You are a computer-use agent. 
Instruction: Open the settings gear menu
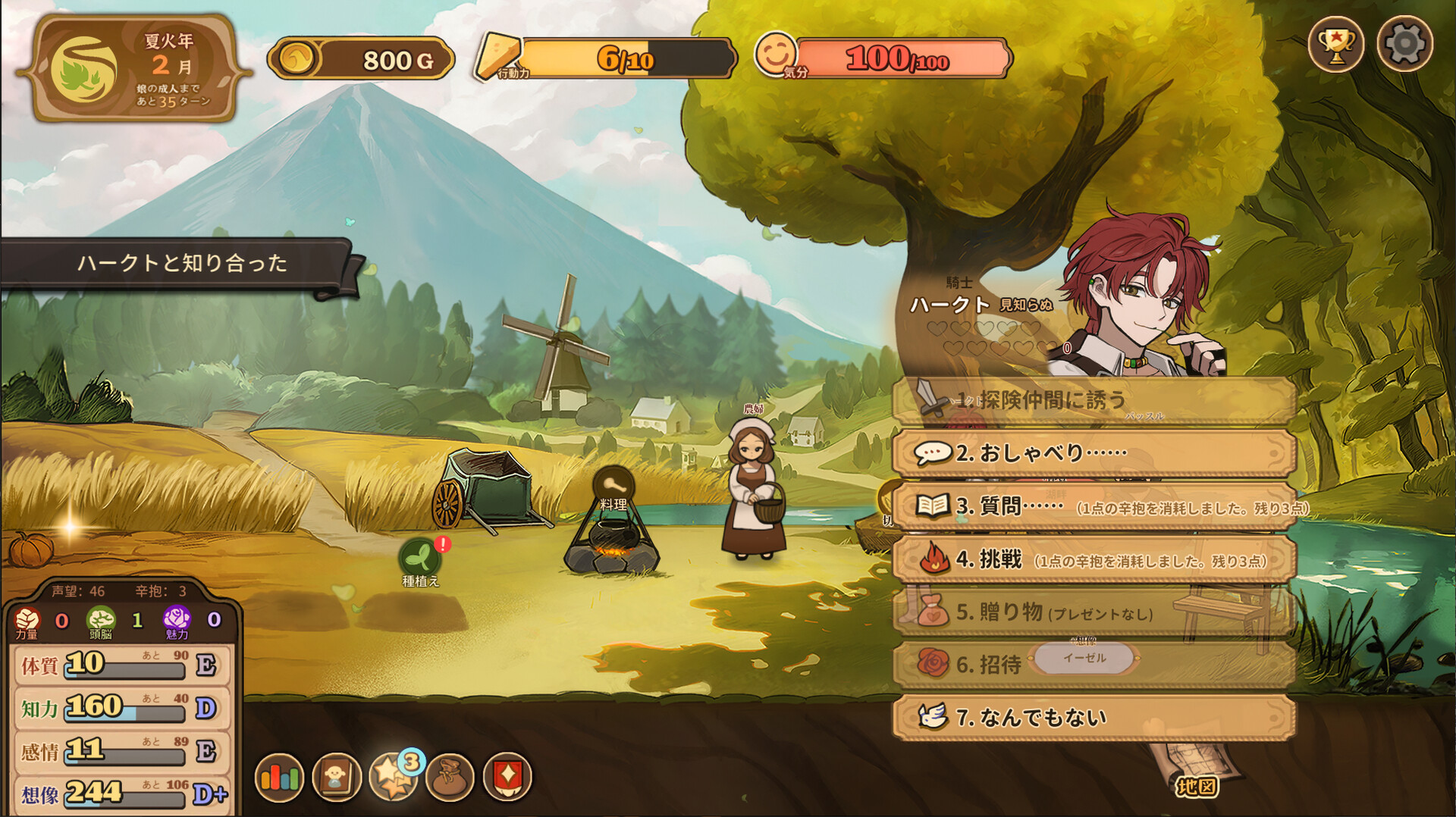[x=1404, y=44]
